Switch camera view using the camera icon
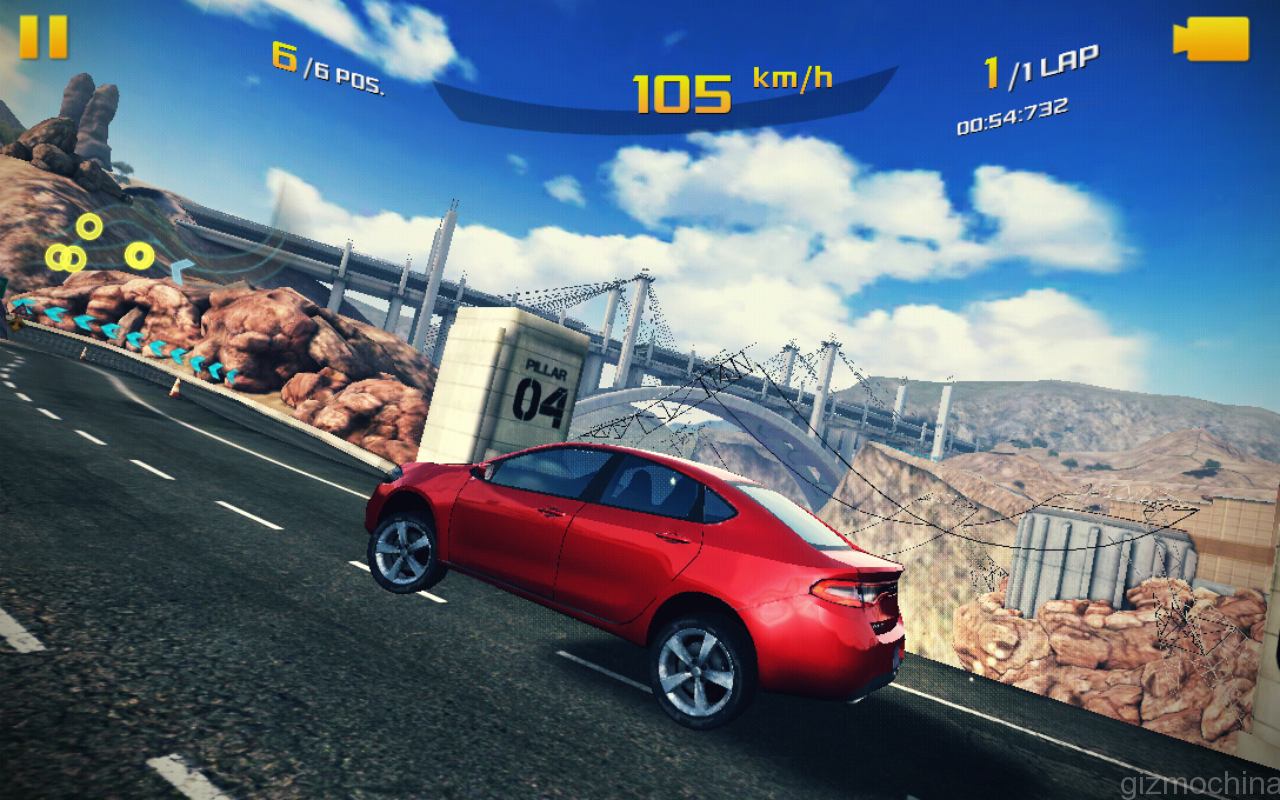1280x800 pixels. click(1211, 39)
